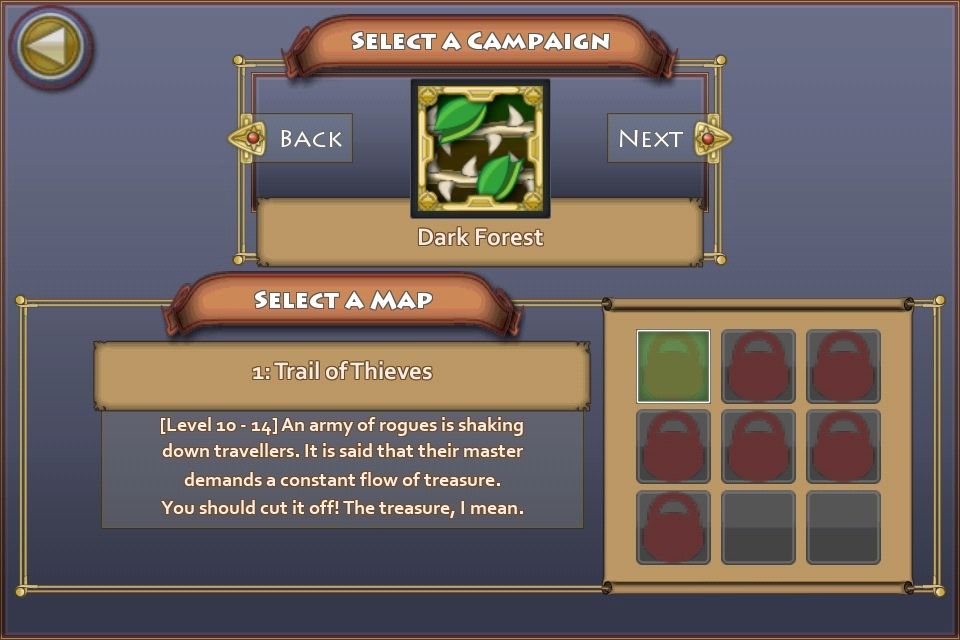Image resolution: width=960 pixels, height=640 pixels.
Task: Open the Trail of Thieves map title
Action: [x=342, y=372]
